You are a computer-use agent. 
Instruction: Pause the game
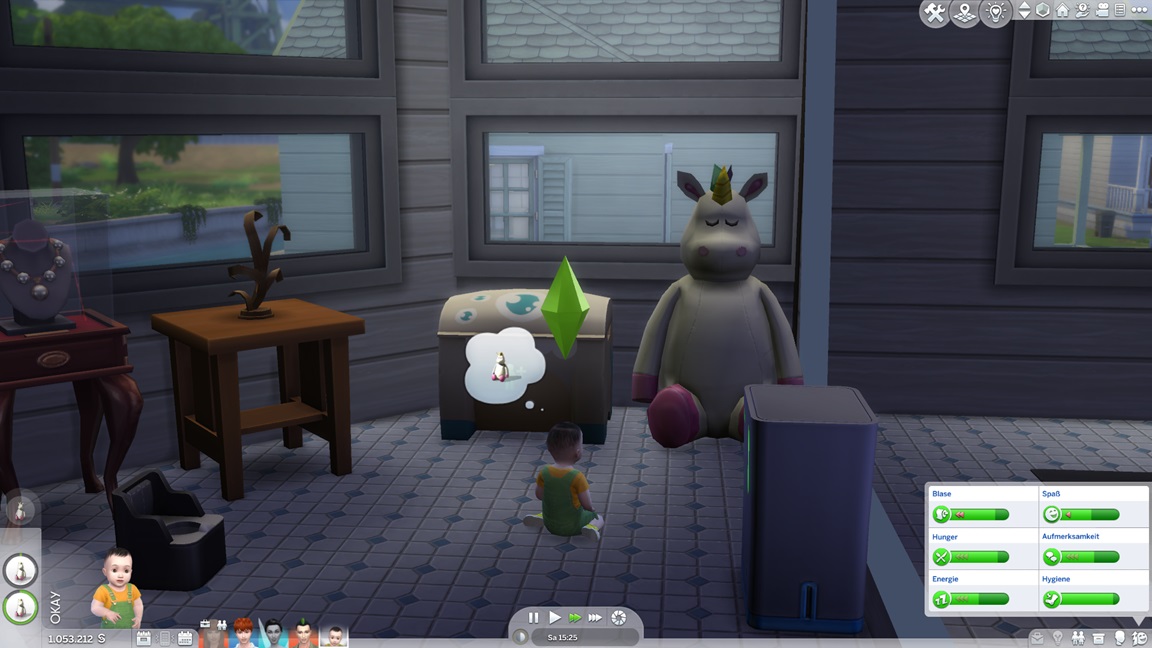tap(533, 618)
